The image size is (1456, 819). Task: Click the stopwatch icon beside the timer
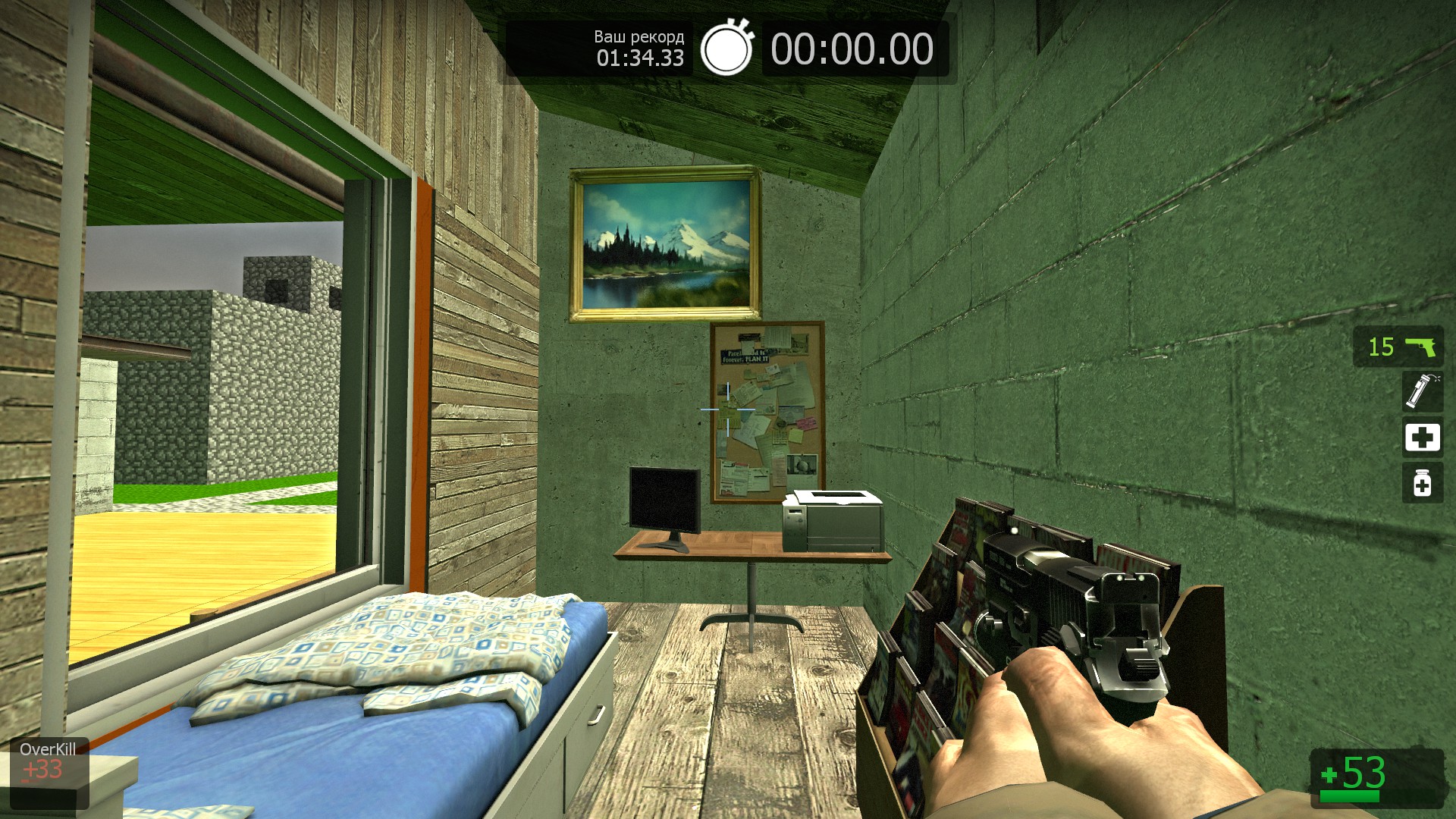click(x=726, y=49)
